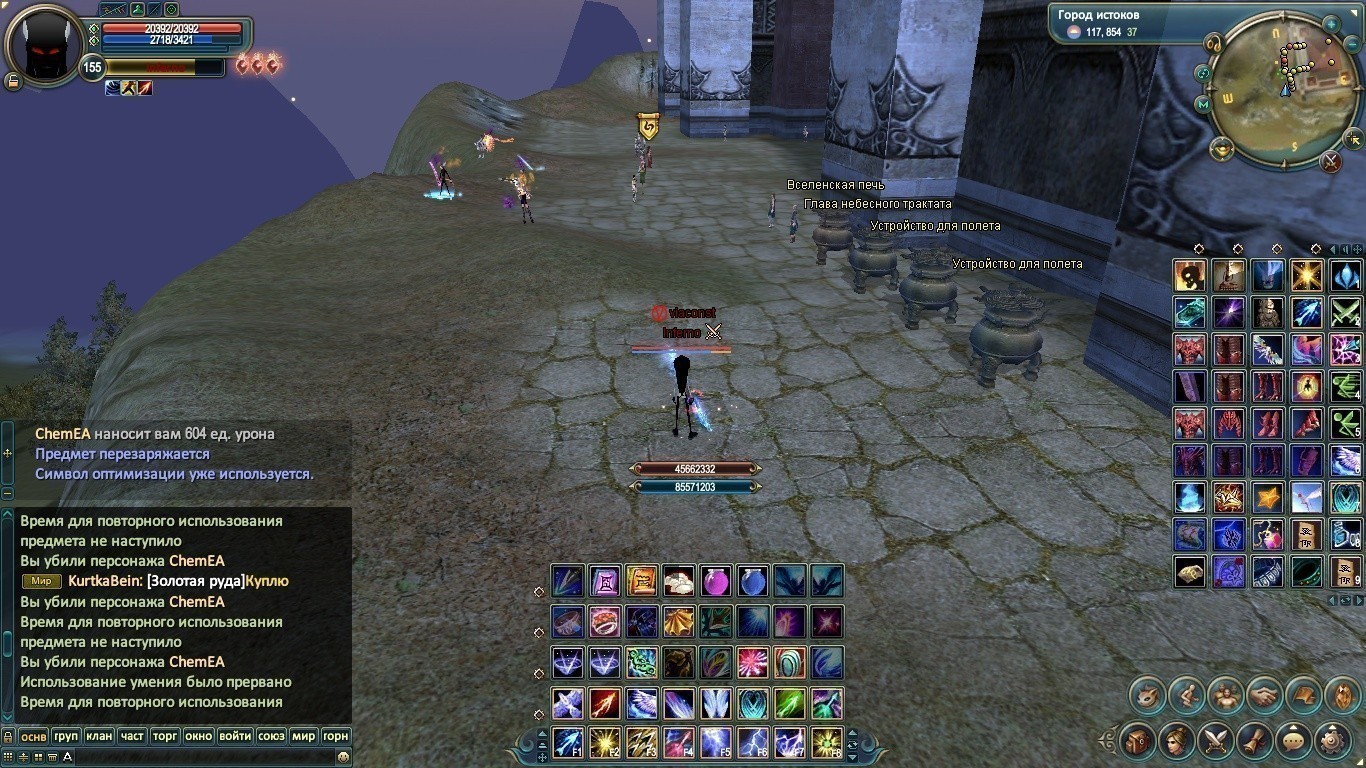The width and height of the screenshot is (1366, 768).
Task: Switch to the «торг» trade chat tab
Action: point(165,736)
